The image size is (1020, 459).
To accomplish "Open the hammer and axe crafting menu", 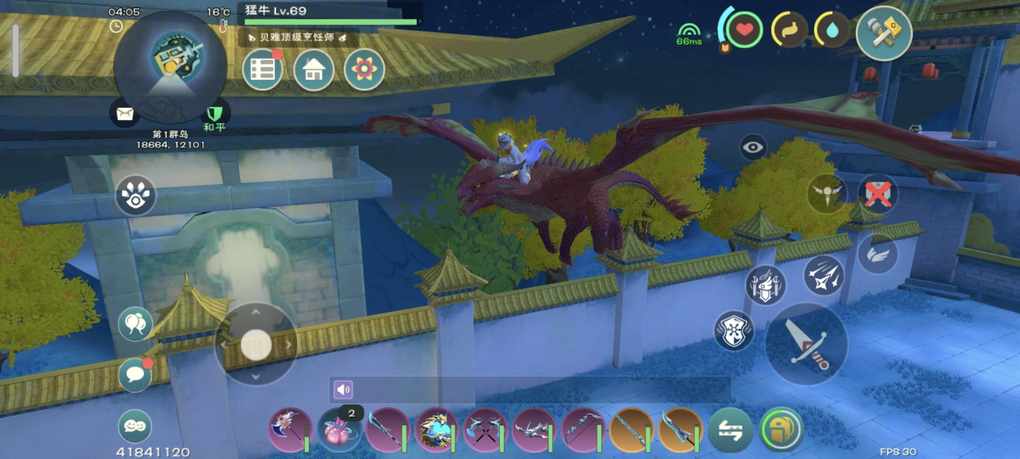I will coord(883,32).
